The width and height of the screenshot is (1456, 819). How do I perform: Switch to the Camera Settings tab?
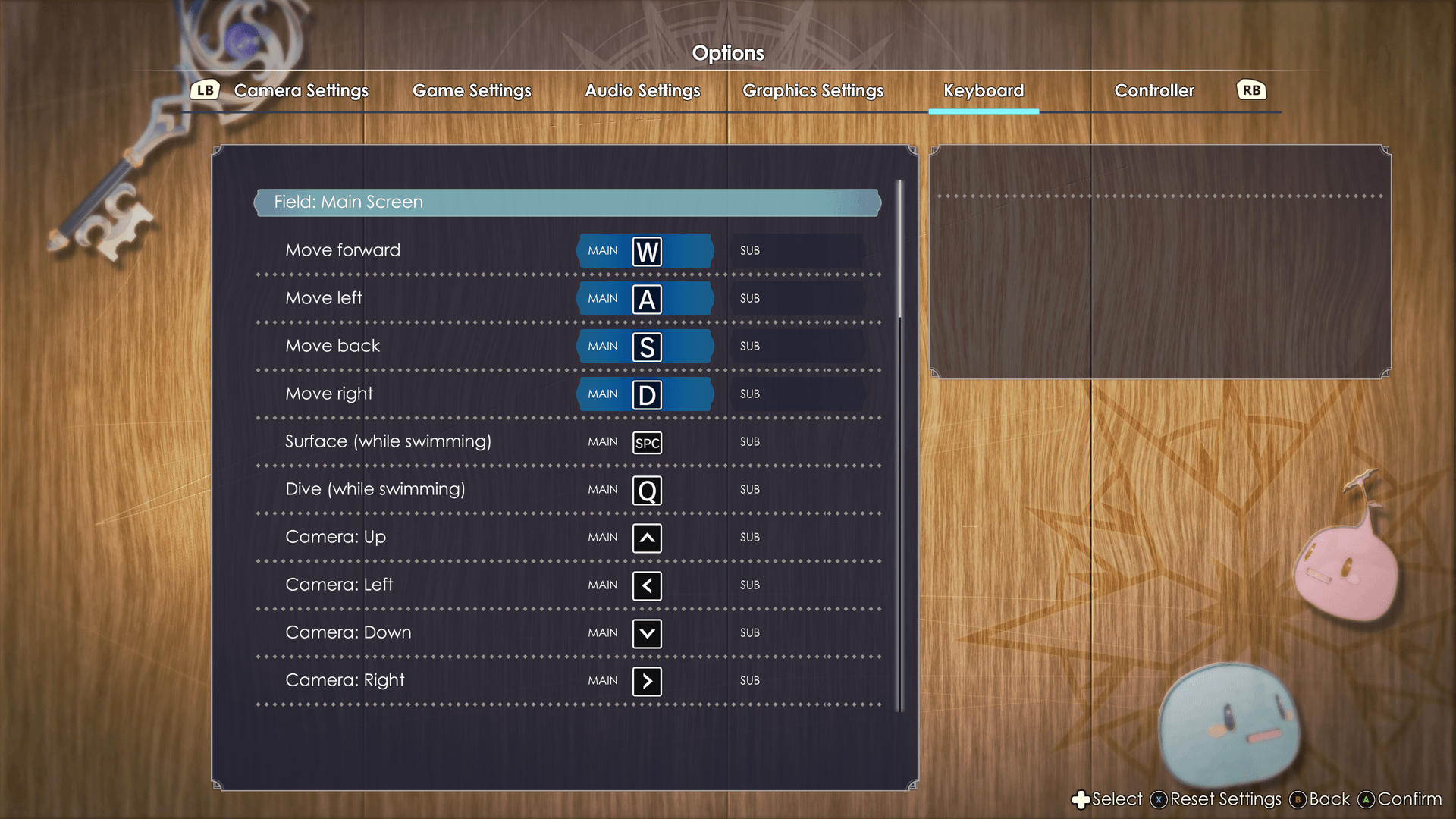[x=301, y=91]
